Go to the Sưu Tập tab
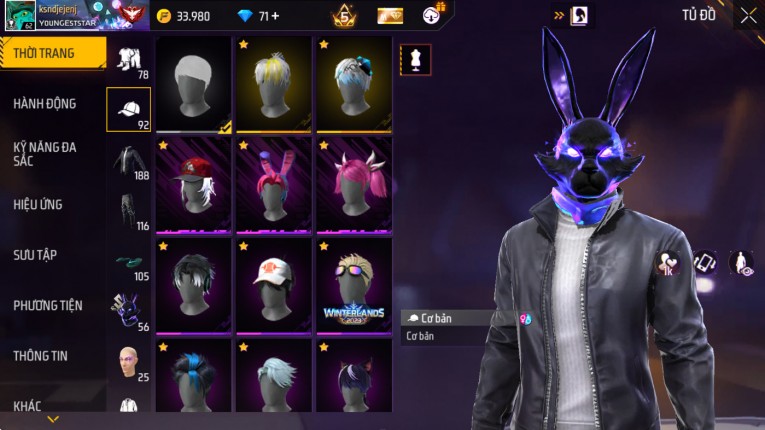765x430 pixels. [x=35, y=255]
